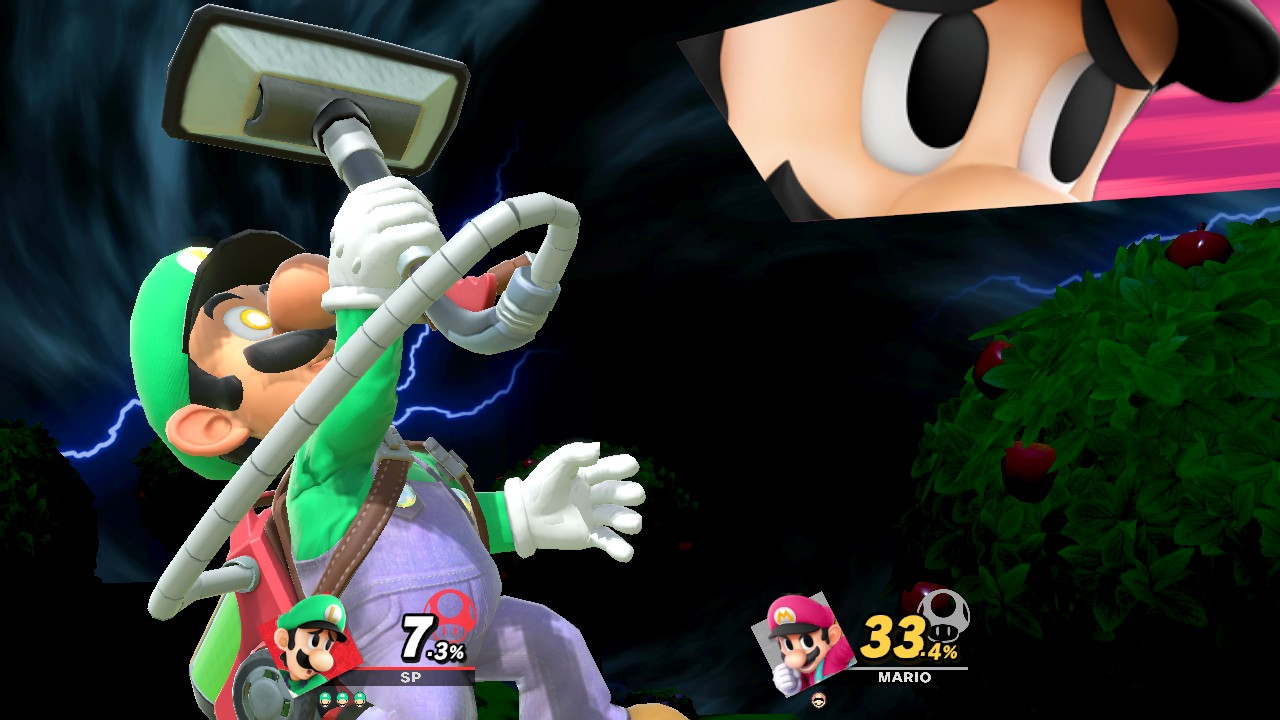Click the first Luigi stock icon

pos(325,699)
